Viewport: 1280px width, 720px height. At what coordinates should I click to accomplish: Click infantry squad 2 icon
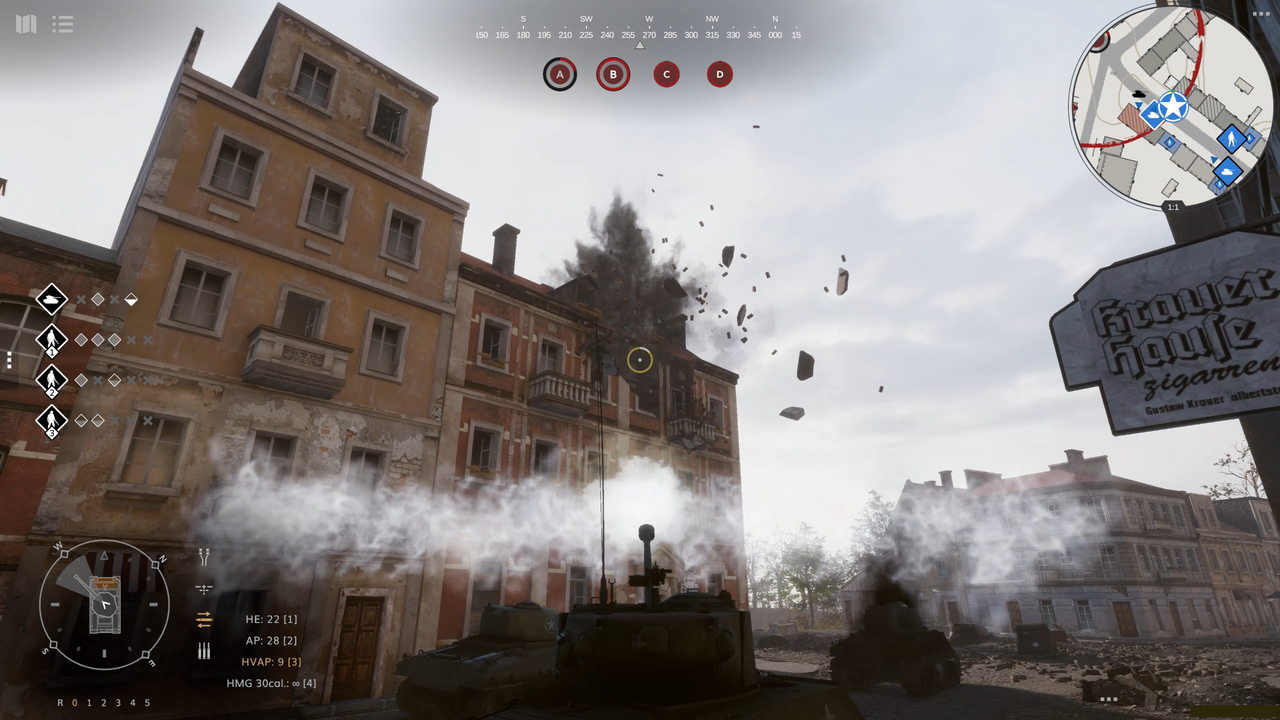pyautogui.click(x=51, y=380)
